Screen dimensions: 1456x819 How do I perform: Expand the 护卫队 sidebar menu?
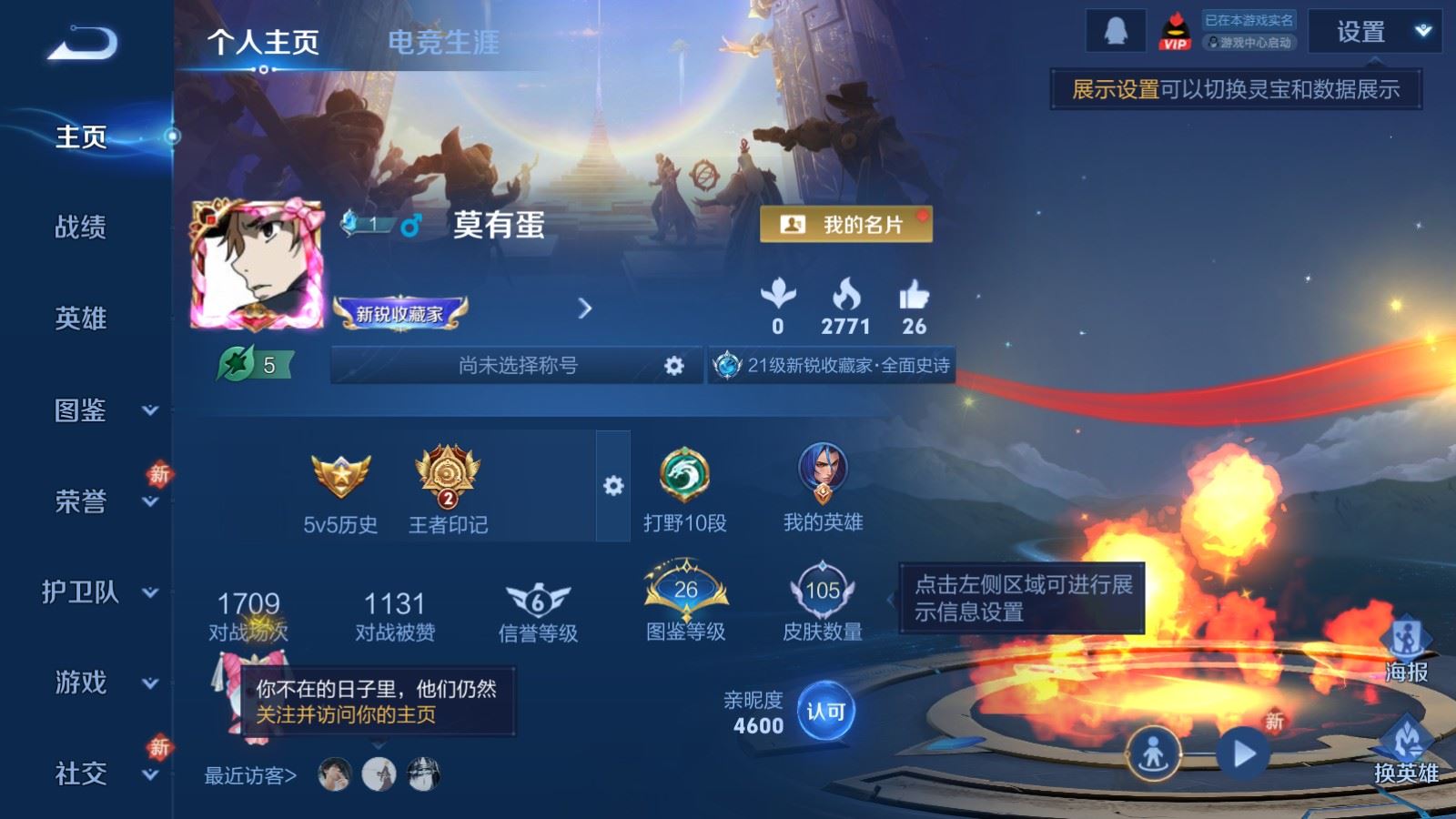coord(98,592)
